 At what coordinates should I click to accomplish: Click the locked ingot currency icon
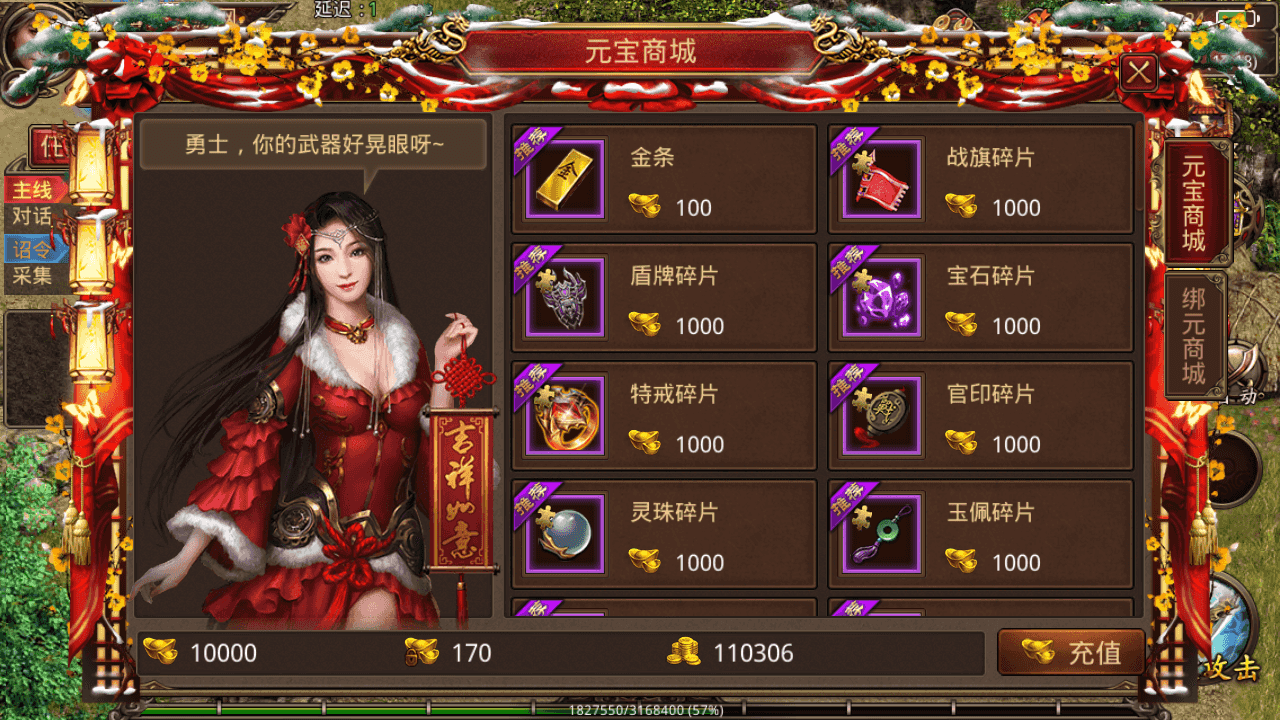(x=421, y=652)
